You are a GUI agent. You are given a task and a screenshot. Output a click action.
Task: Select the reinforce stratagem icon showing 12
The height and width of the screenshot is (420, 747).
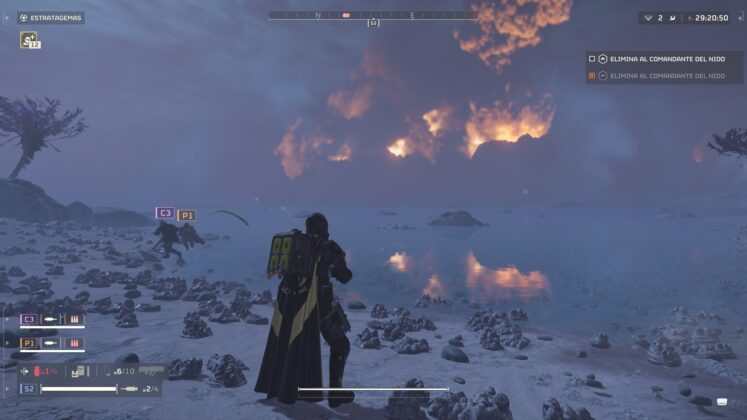pyautogui.click(x=29, y=40)
